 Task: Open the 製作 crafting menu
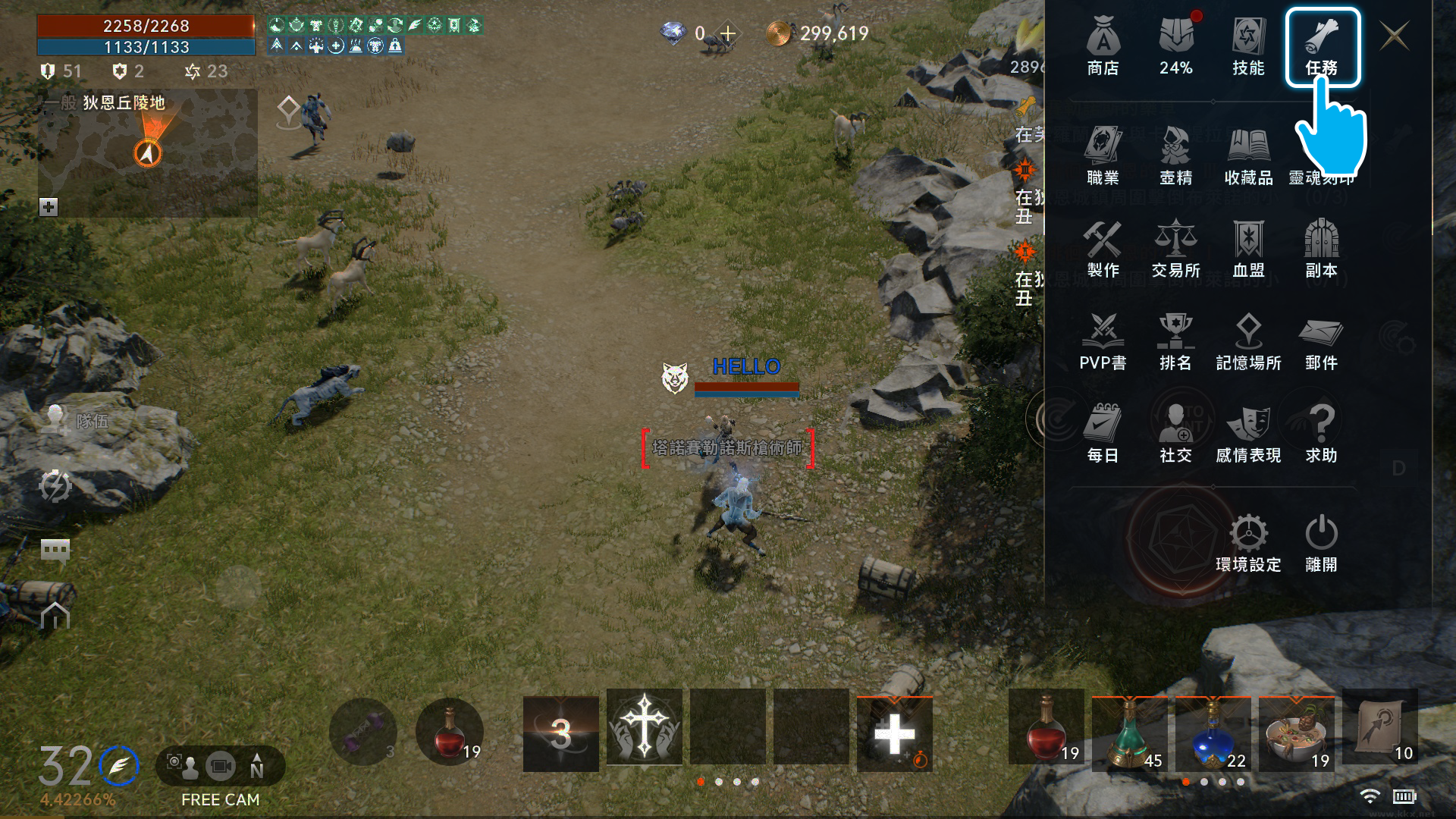click(x=1103, y=249)
